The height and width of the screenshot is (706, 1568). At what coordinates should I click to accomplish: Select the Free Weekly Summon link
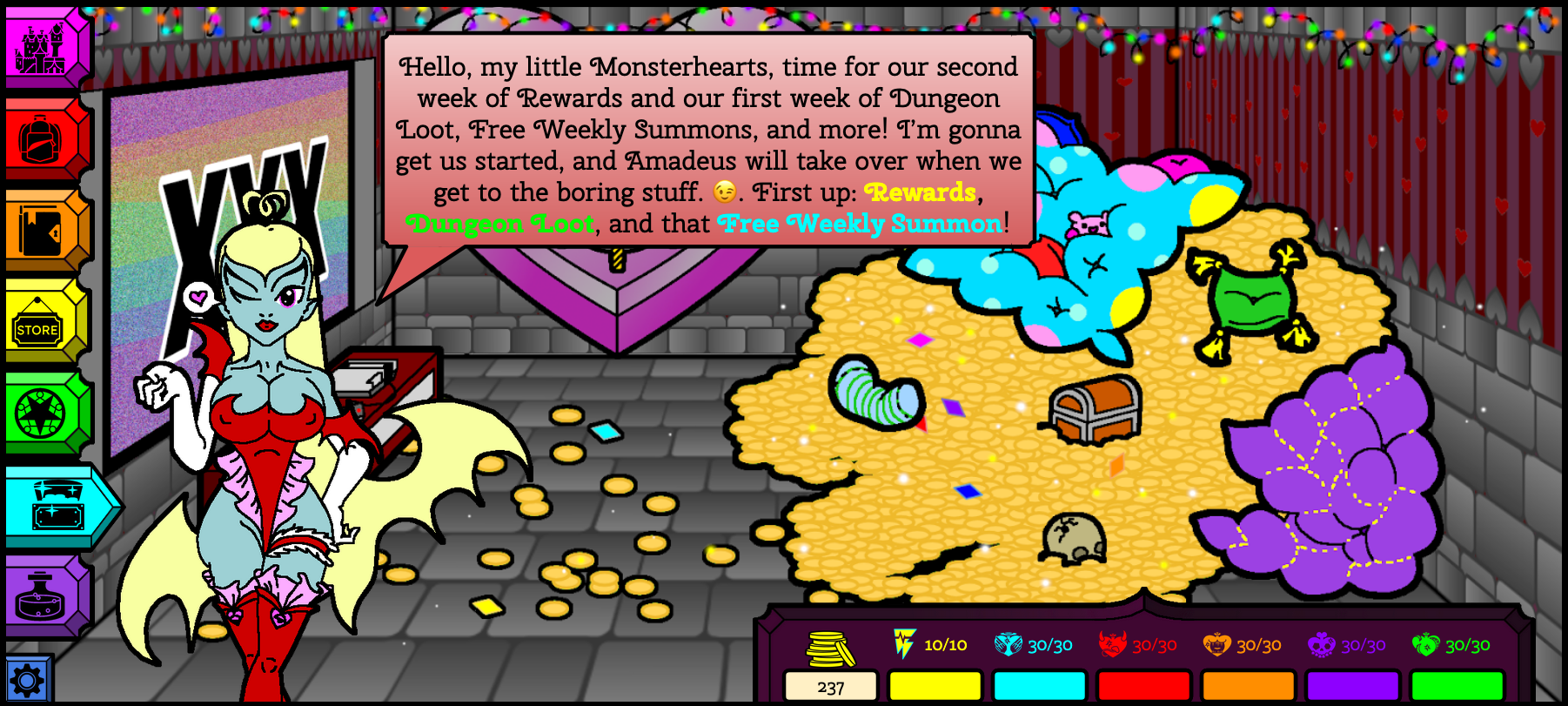pos(858,225)
